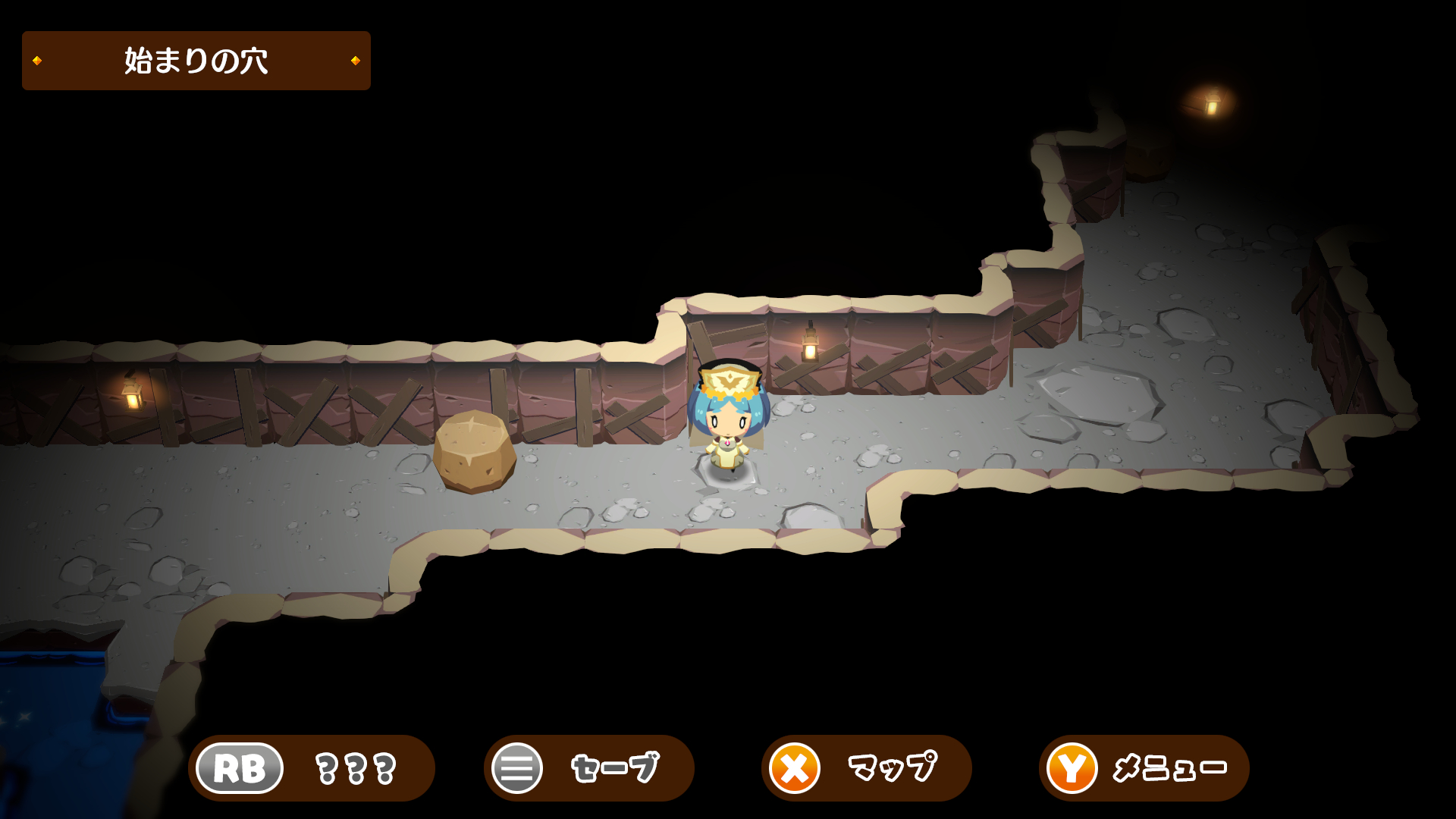Image resolution: width=1456 pixels, height=819 pixels.
Task: Open the メニュー (Menu) button
Action: click(1144, 768)
